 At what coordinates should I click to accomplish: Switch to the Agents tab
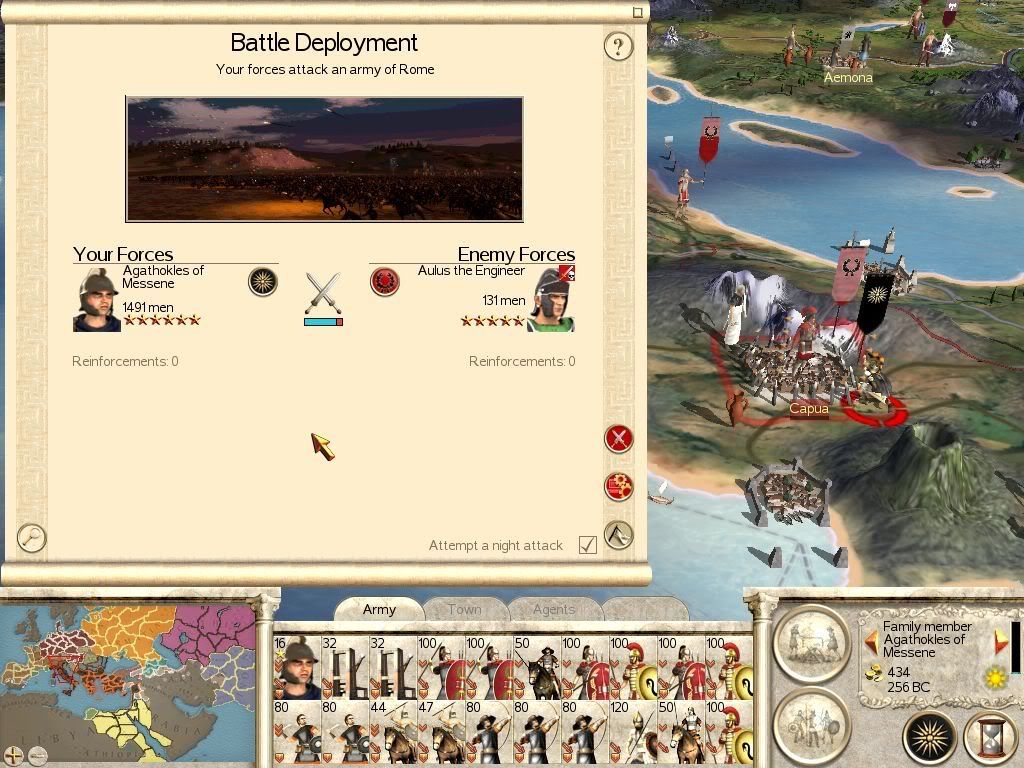tap(553, 609)
